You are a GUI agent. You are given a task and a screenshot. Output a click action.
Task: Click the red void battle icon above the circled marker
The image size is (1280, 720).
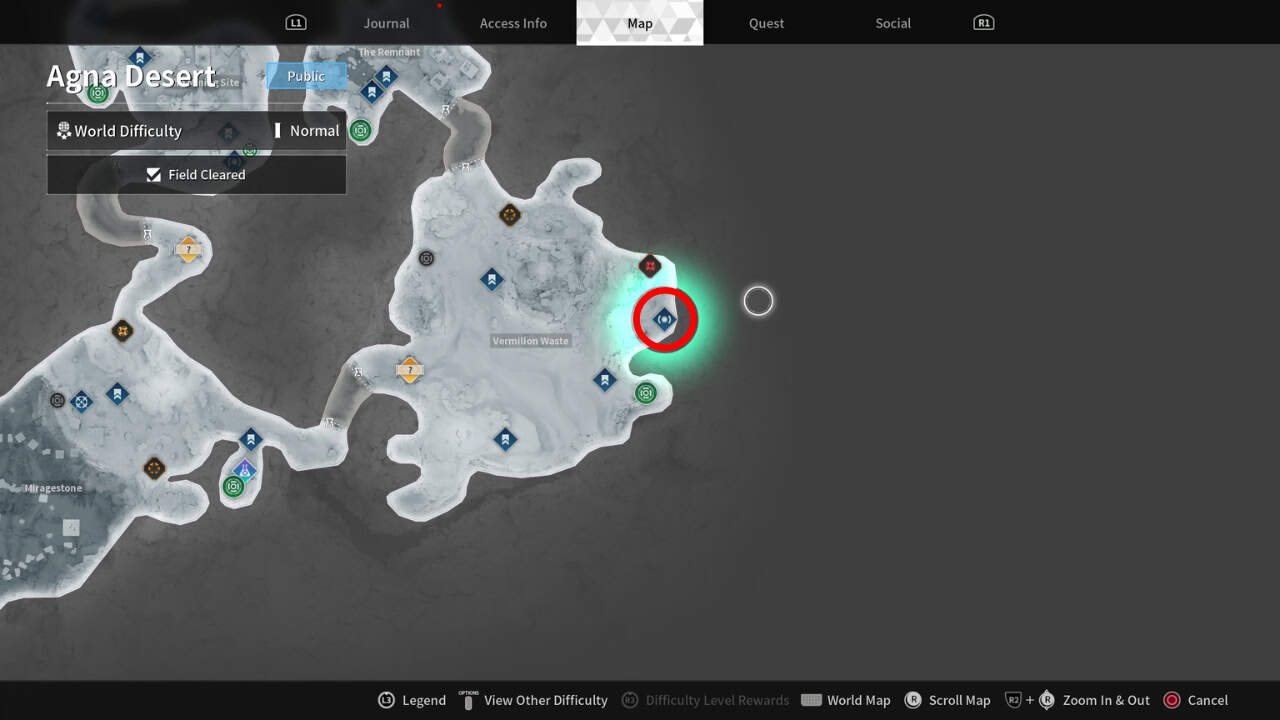point(651,265)
